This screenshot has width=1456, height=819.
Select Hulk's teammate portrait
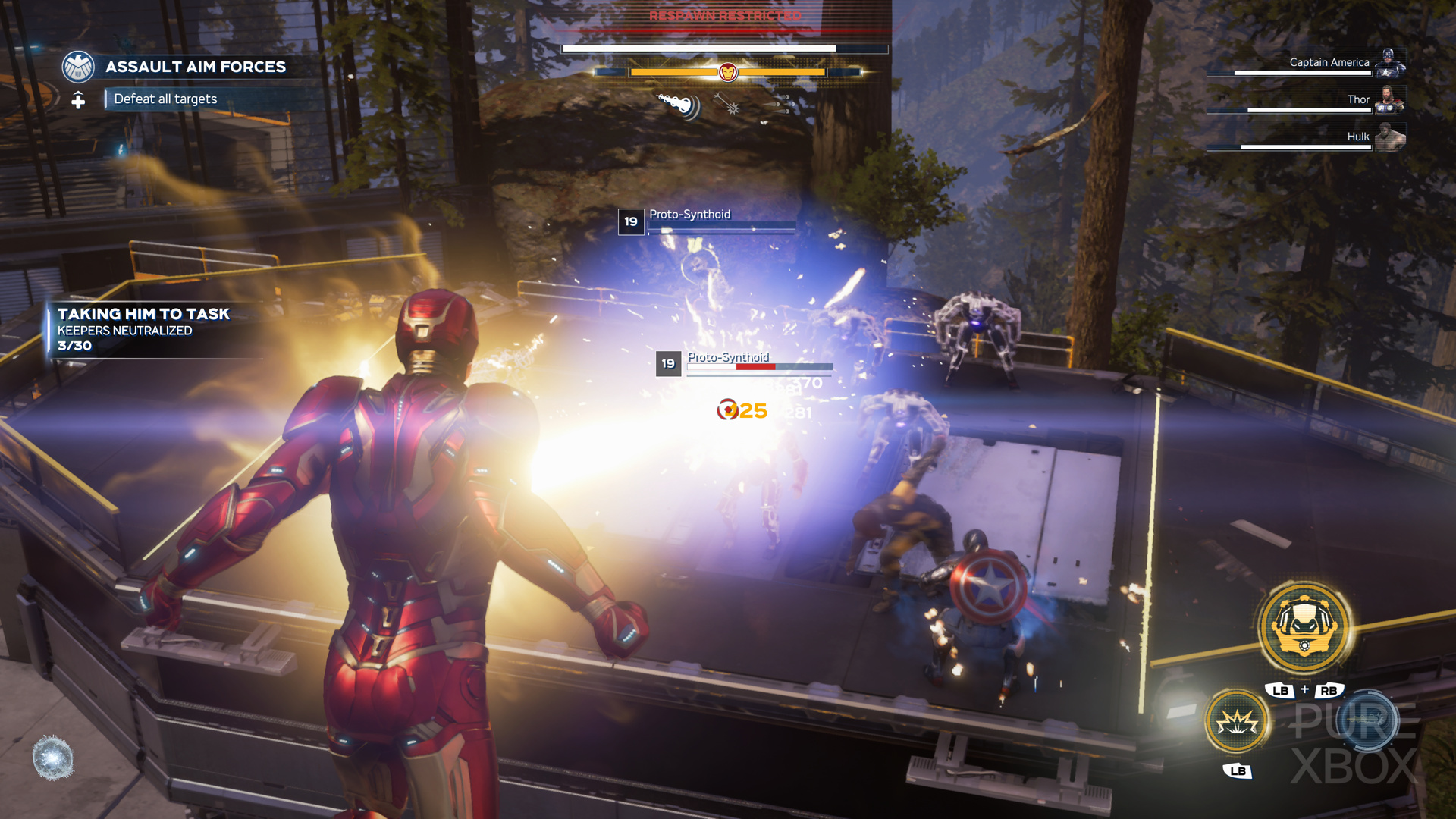(1389, 137)
